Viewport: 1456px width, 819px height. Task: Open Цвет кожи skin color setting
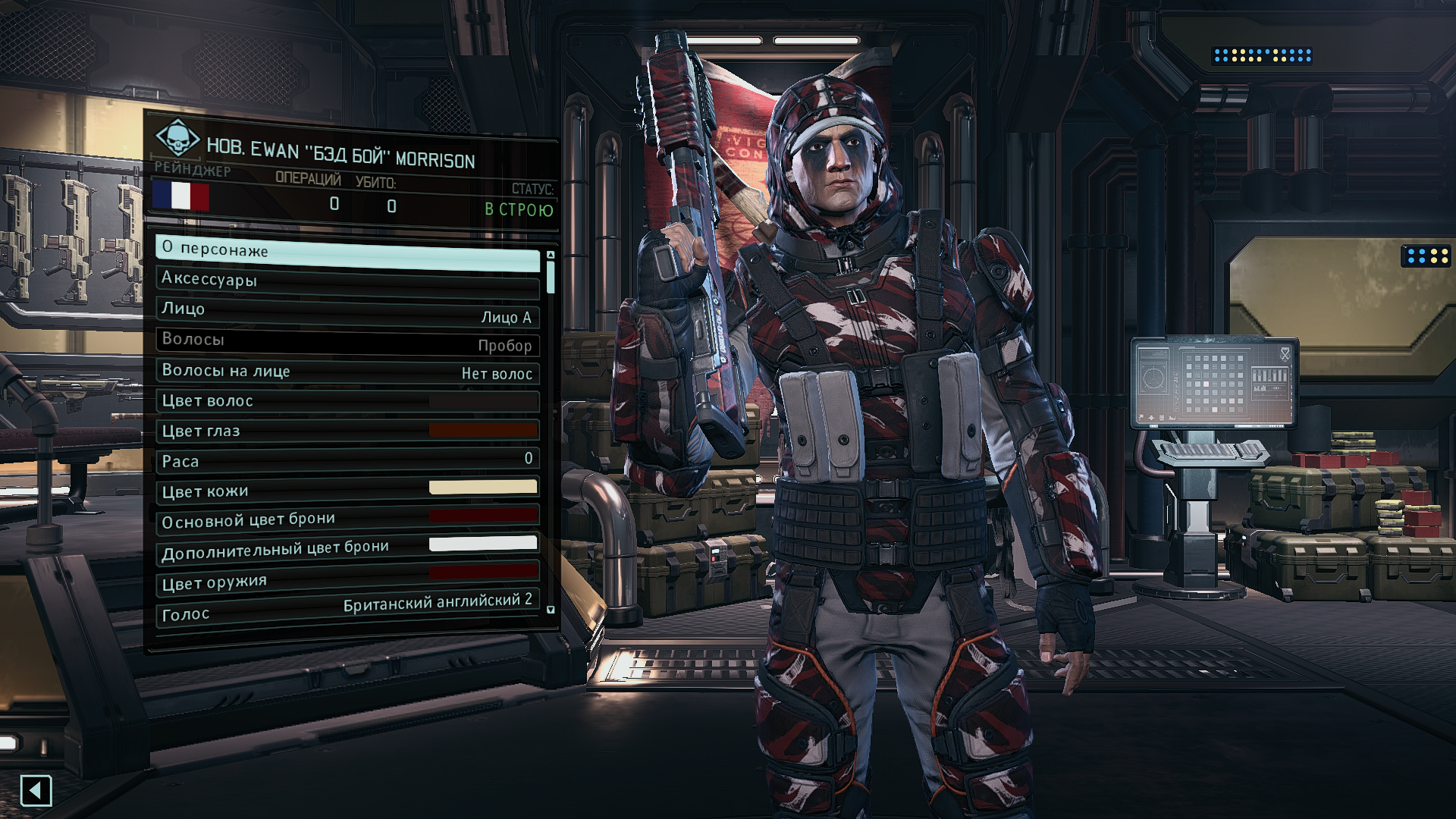347,489
